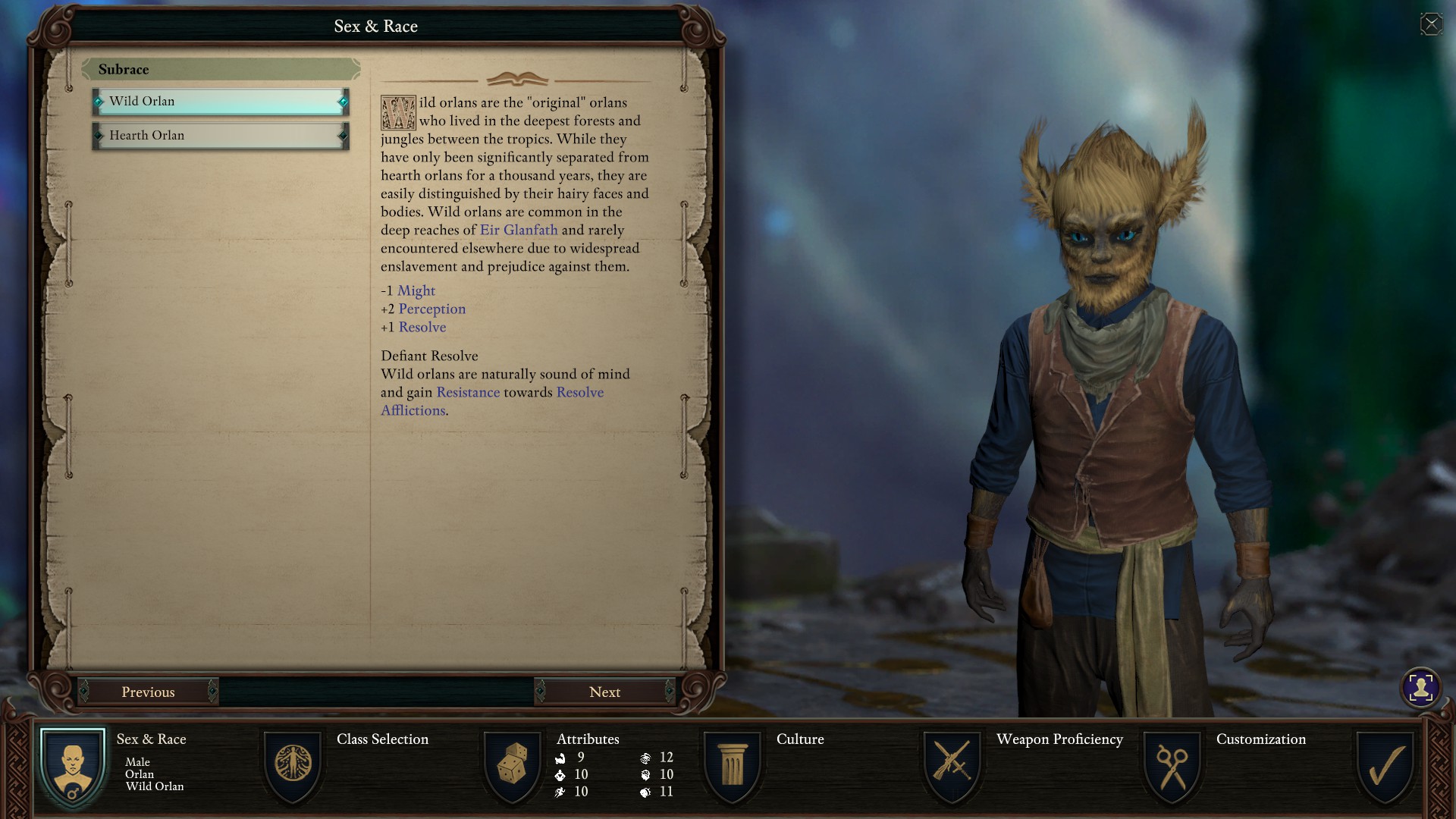Go back with the Previous button
This screenshot has height=819, width=1456.
point(148,692)
